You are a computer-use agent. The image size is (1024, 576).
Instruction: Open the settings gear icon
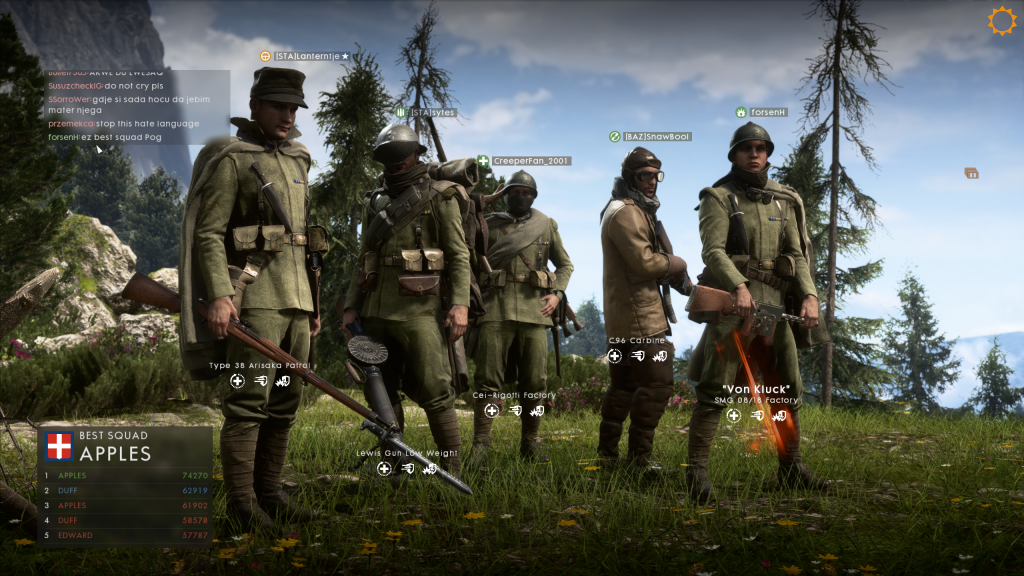tap(1001, 21)
